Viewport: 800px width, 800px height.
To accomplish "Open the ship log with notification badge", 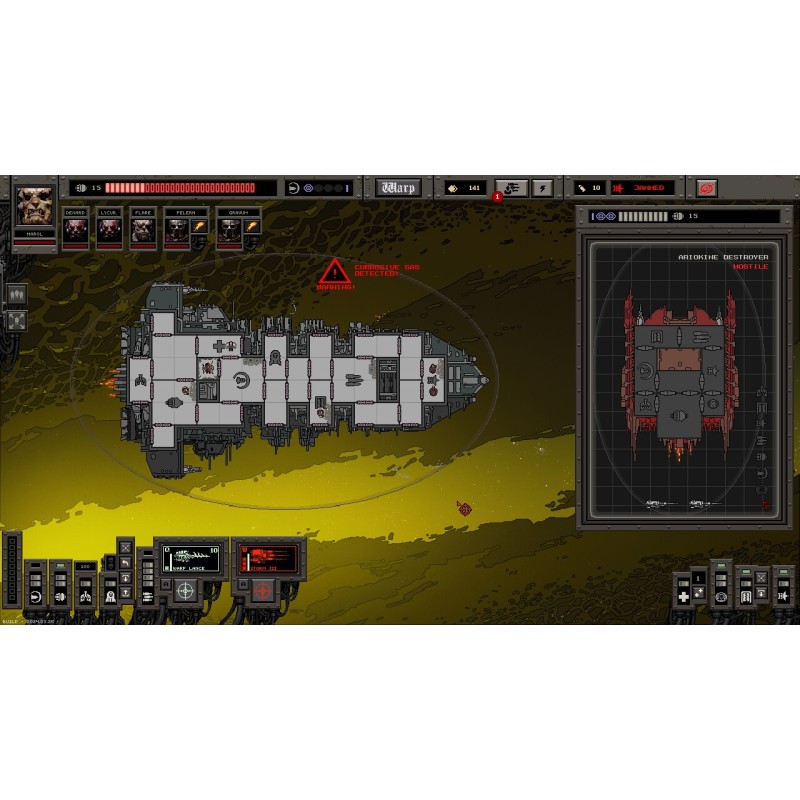I will coord(511,187).
